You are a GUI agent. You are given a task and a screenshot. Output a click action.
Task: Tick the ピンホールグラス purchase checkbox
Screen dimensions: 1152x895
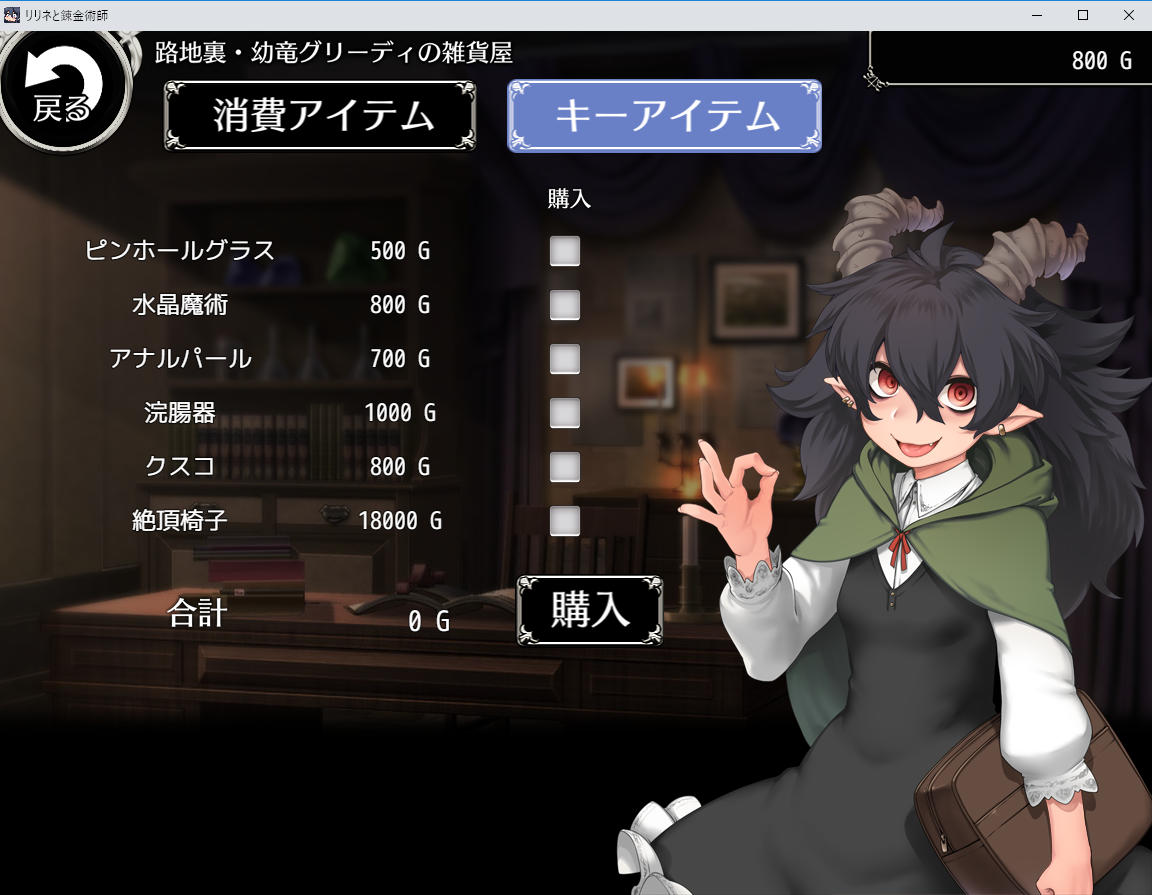click(565, 251)
